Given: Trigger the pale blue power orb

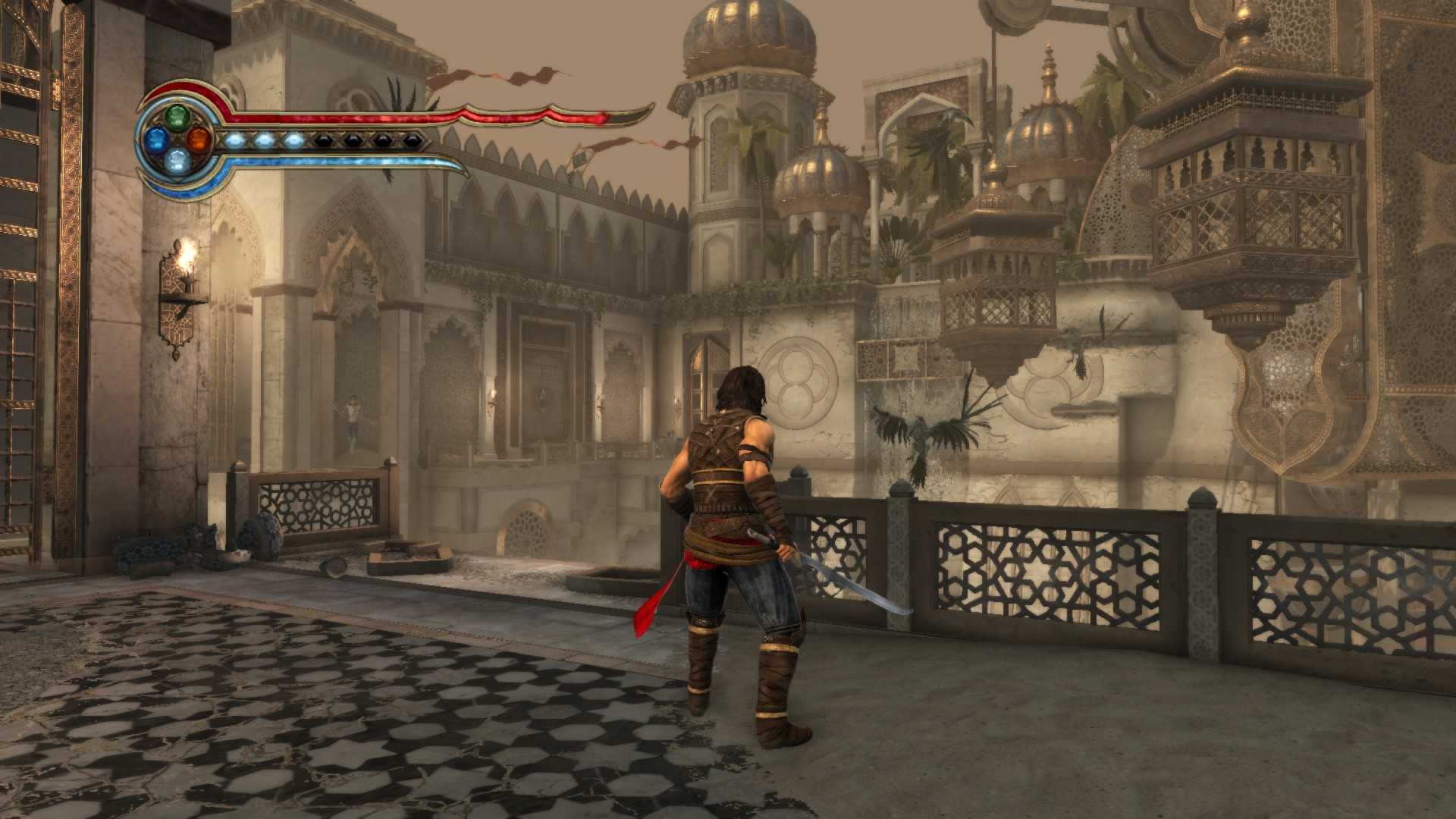Looking at the screenshot, I should (x=177, y=160).
